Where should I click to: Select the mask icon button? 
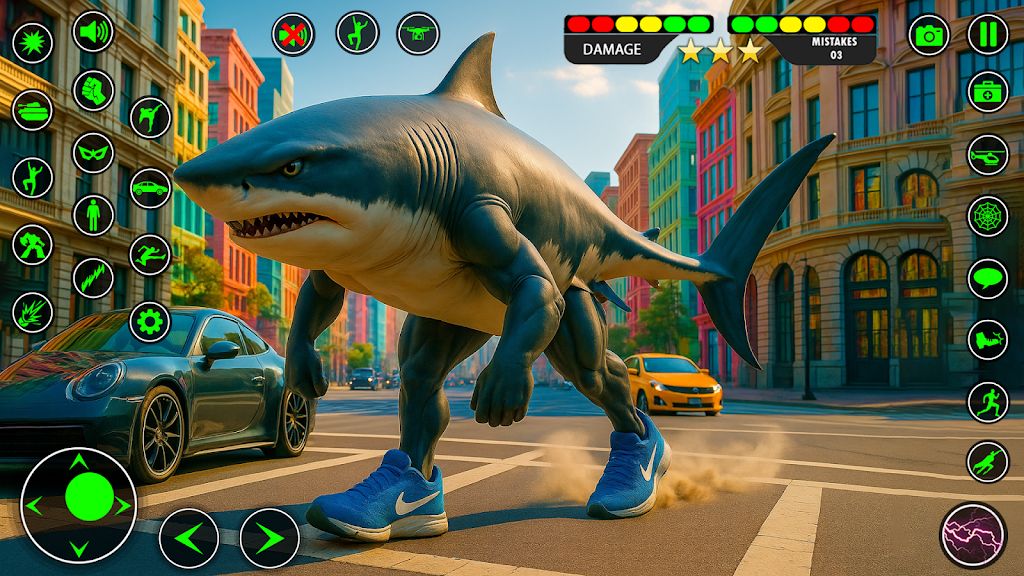(93, 153)
